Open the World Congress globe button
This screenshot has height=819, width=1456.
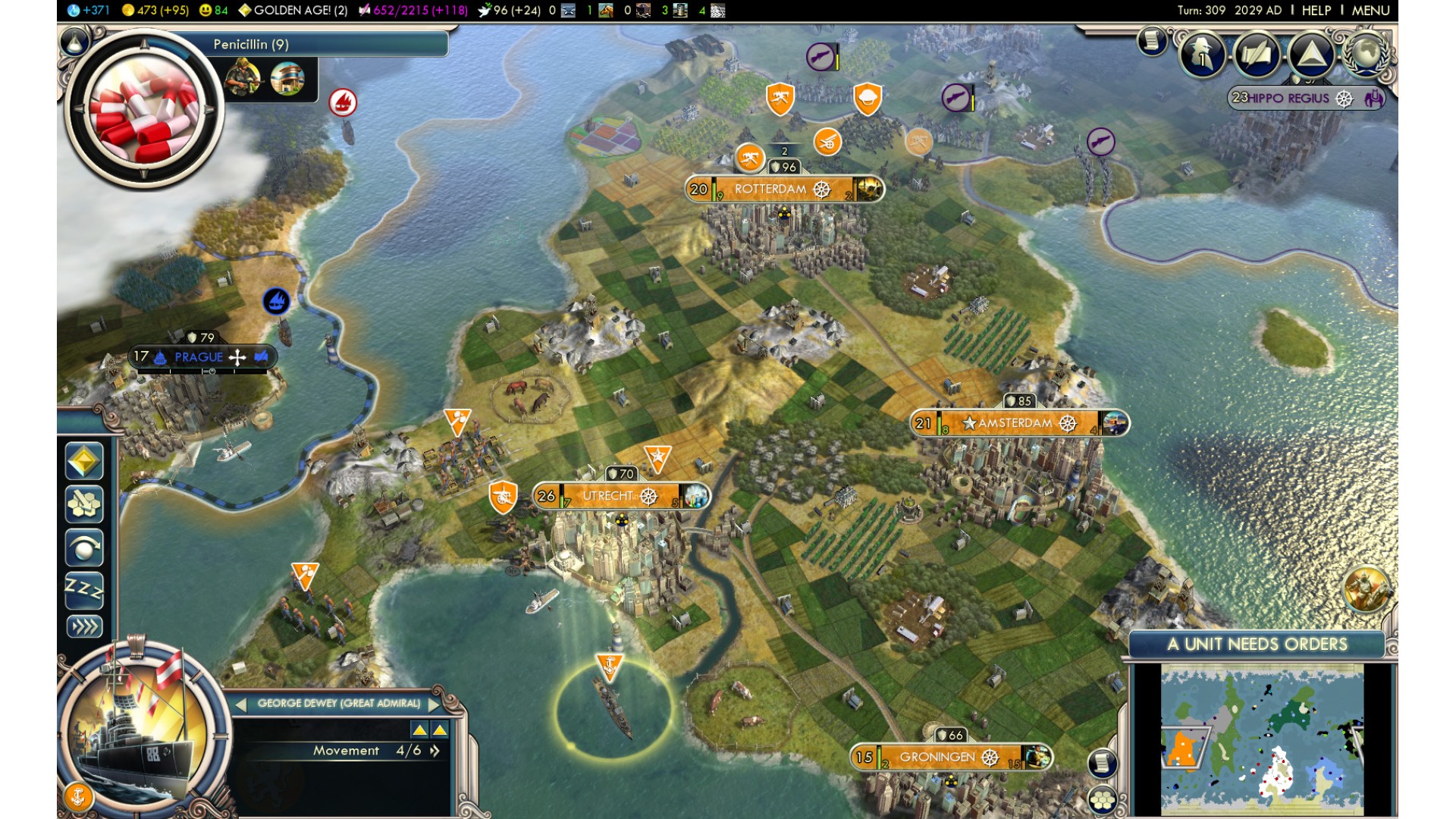(x=1365, y=54)
